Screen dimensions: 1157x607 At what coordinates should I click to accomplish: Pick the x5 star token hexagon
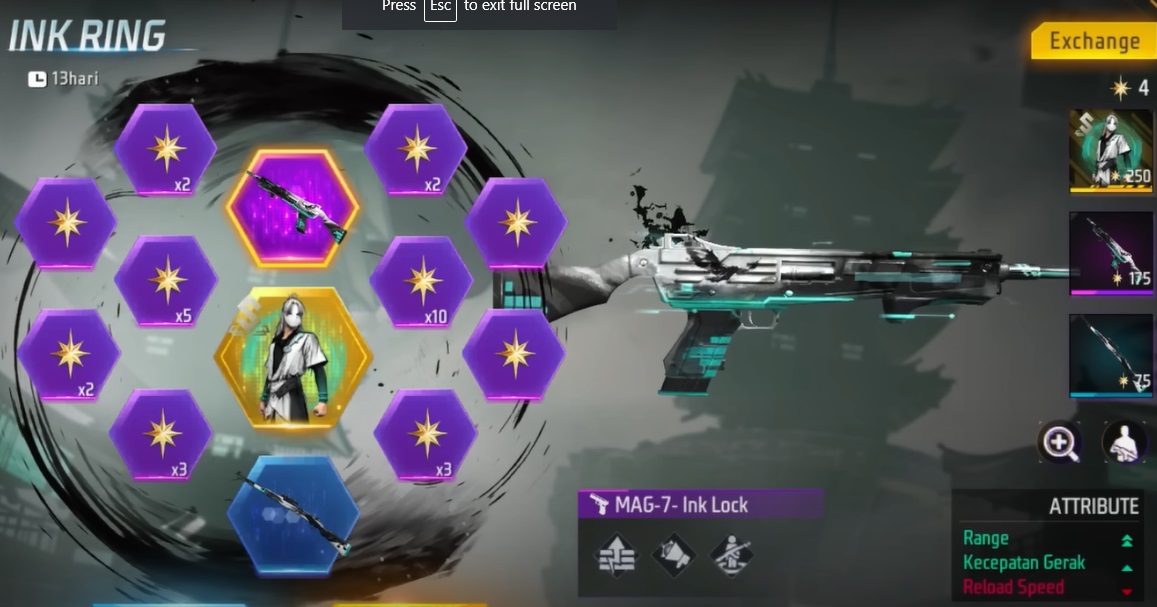pos(165,282)
